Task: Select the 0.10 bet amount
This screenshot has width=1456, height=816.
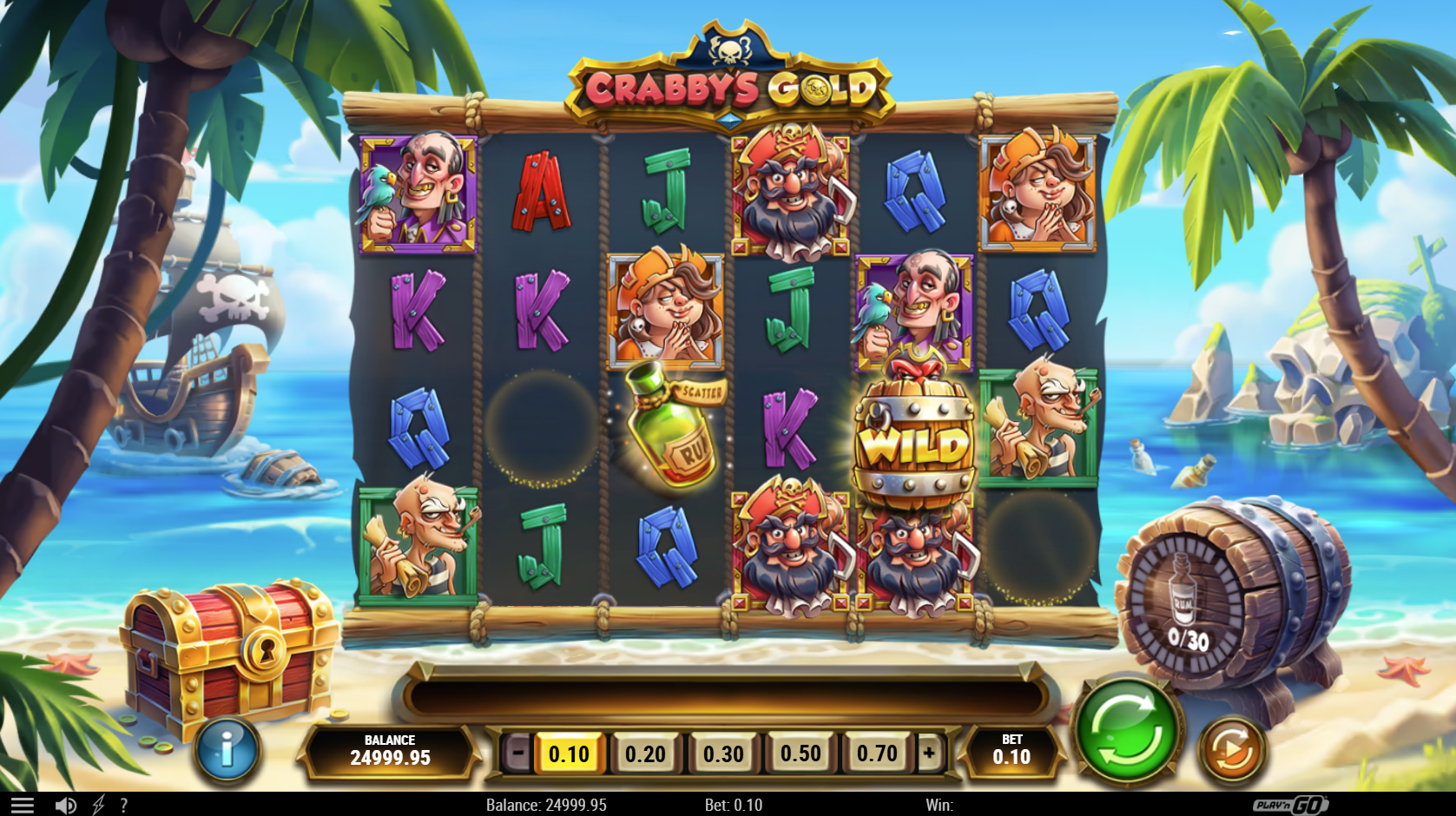Action: pos(569,753)
